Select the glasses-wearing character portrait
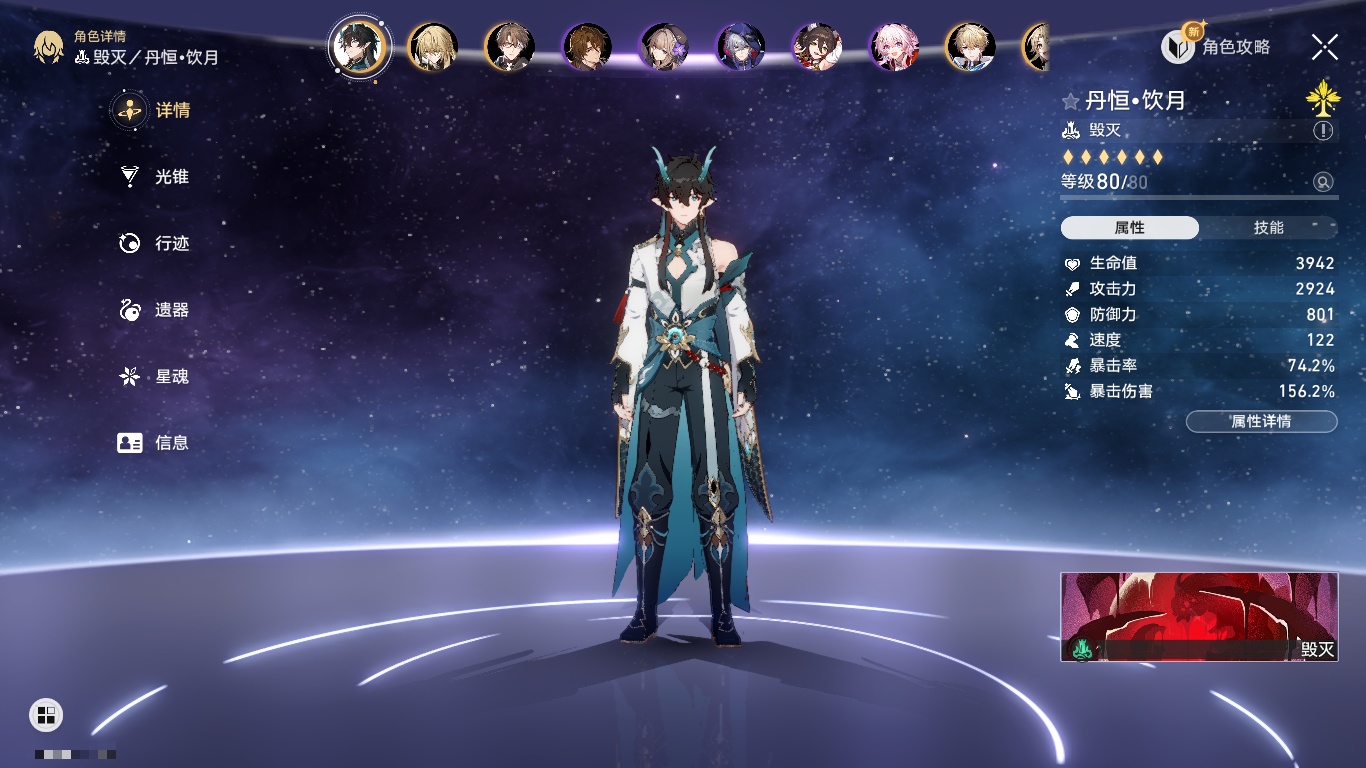Screen dimensions: 1366x768 (510, 47)
